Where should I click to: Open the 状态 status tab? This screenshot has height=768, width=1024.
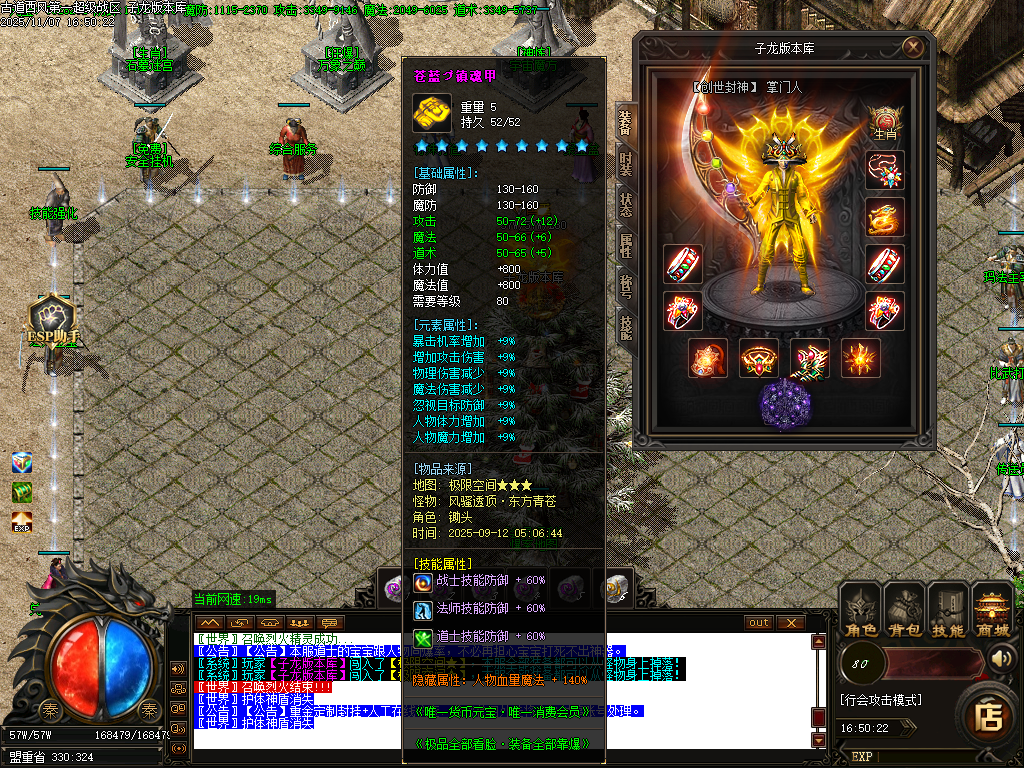click(625, 205)
